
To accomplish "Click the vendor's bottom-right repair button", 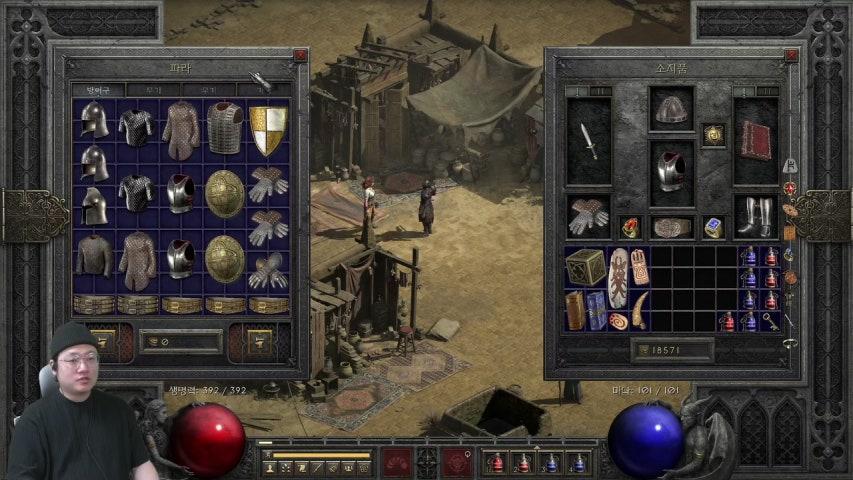I will pyautogui.click(x=258, y=341).
